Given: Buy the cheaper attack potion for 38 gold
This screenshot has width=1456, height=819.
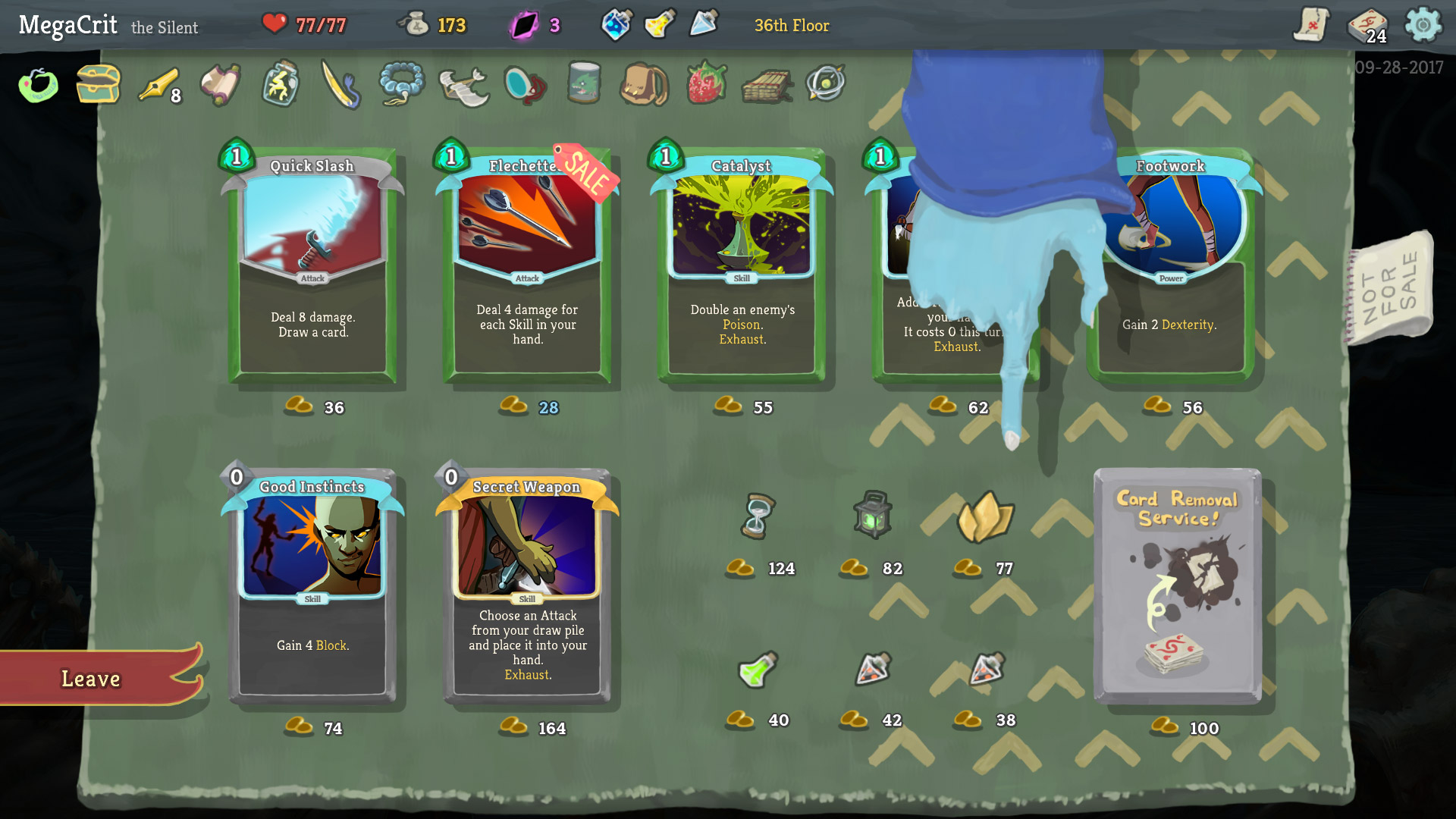Looking at the screenshot, I should point(986,671).
